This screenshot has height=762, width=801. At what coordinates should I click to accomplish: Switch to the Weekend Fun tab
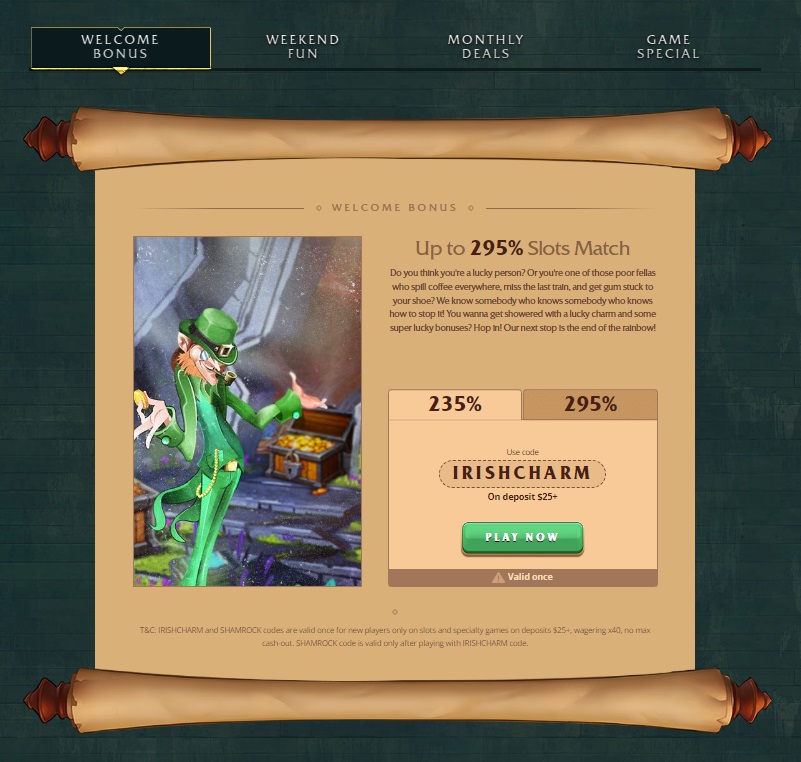pyautogui.click(x=303, y=47)
